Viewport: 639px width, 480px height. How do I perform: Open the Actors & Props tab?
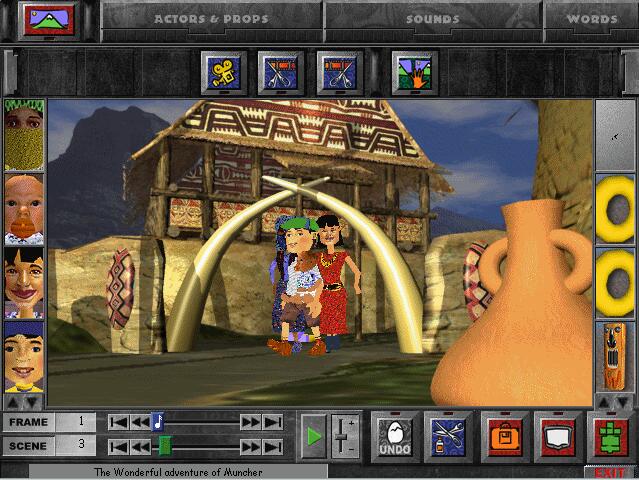212,18
